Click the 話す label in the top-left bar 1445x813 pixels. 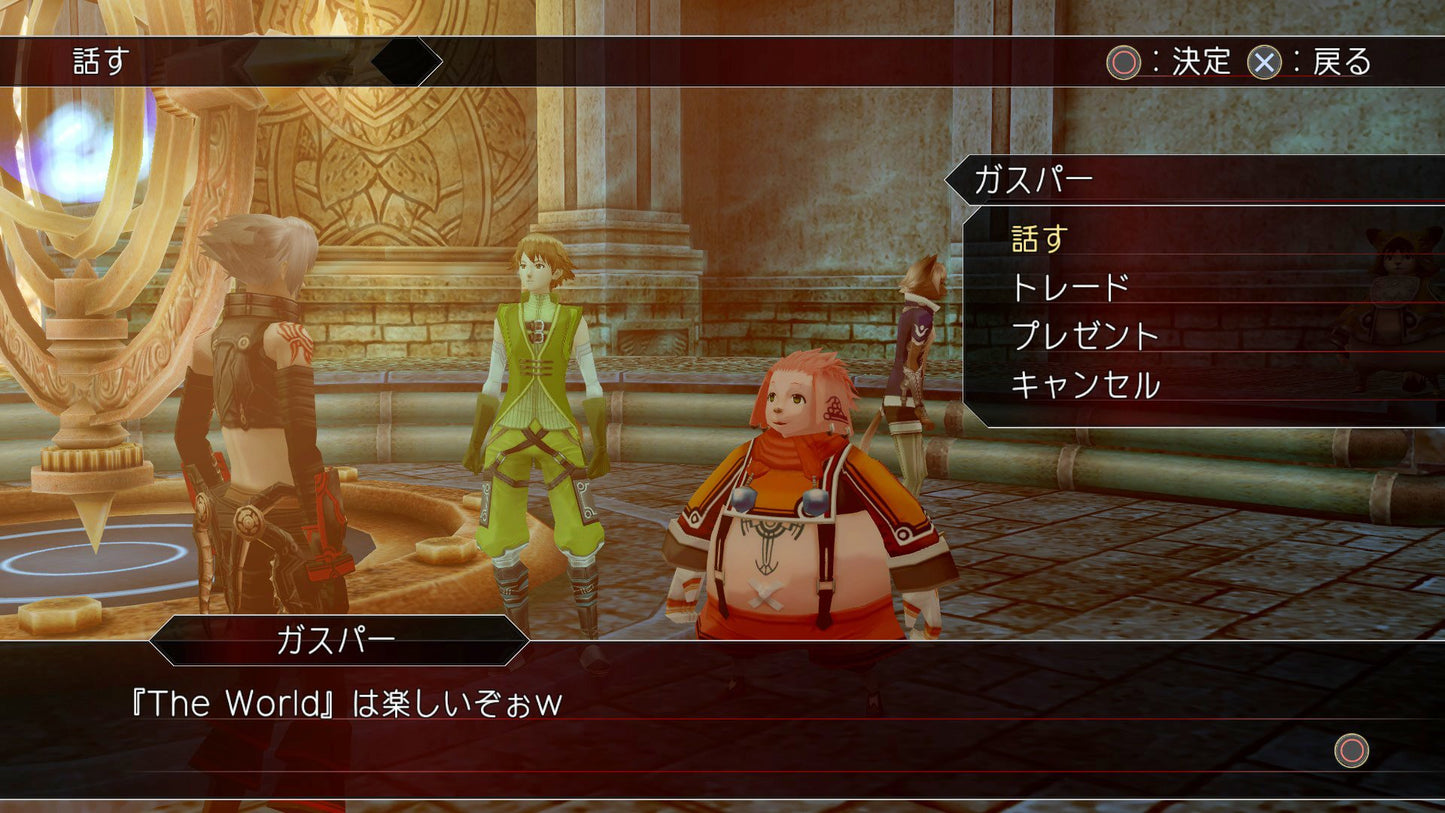tap(99, 62)
